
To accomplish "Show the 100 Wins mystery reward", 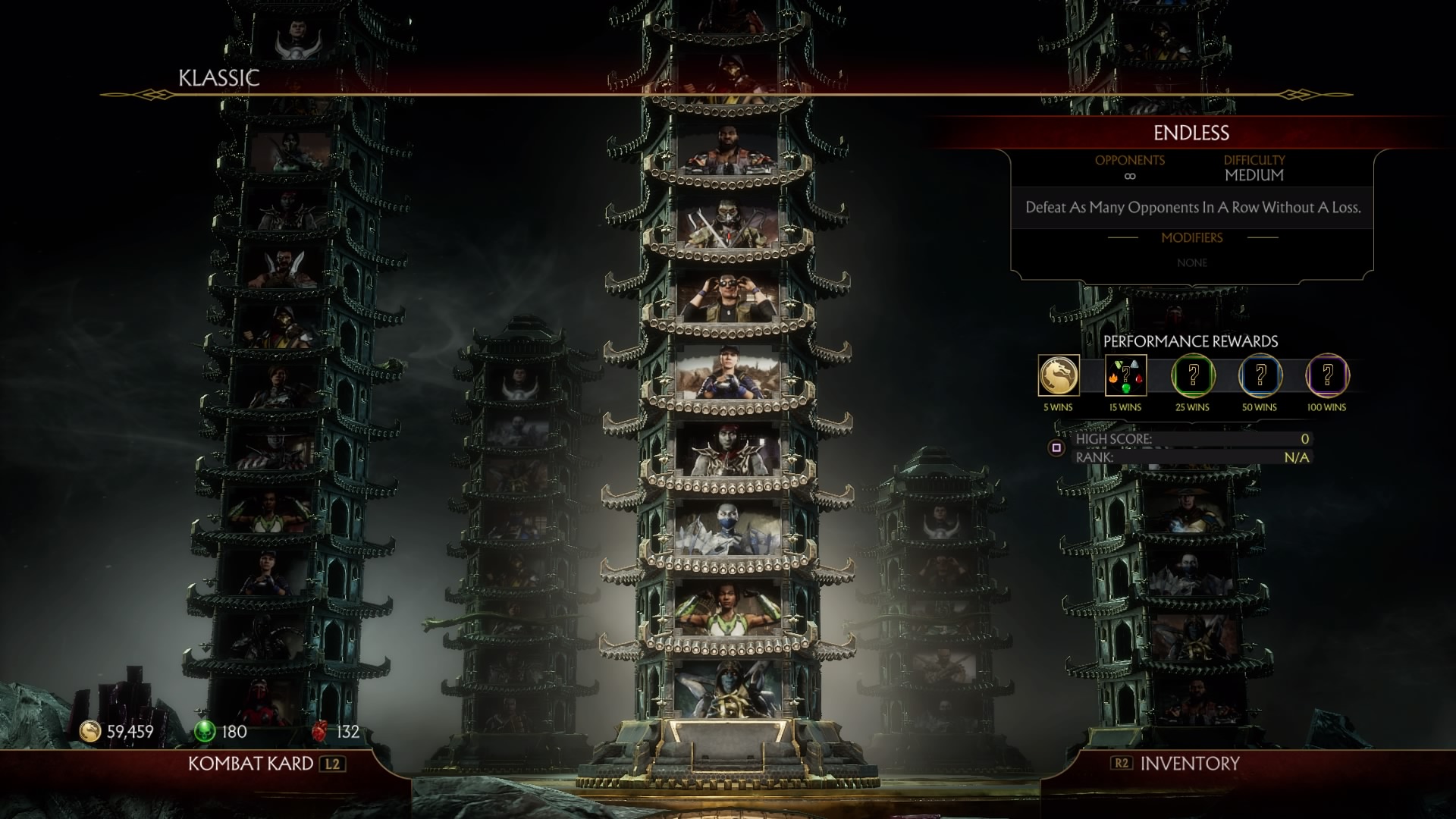I will [x=1327, y=376].
